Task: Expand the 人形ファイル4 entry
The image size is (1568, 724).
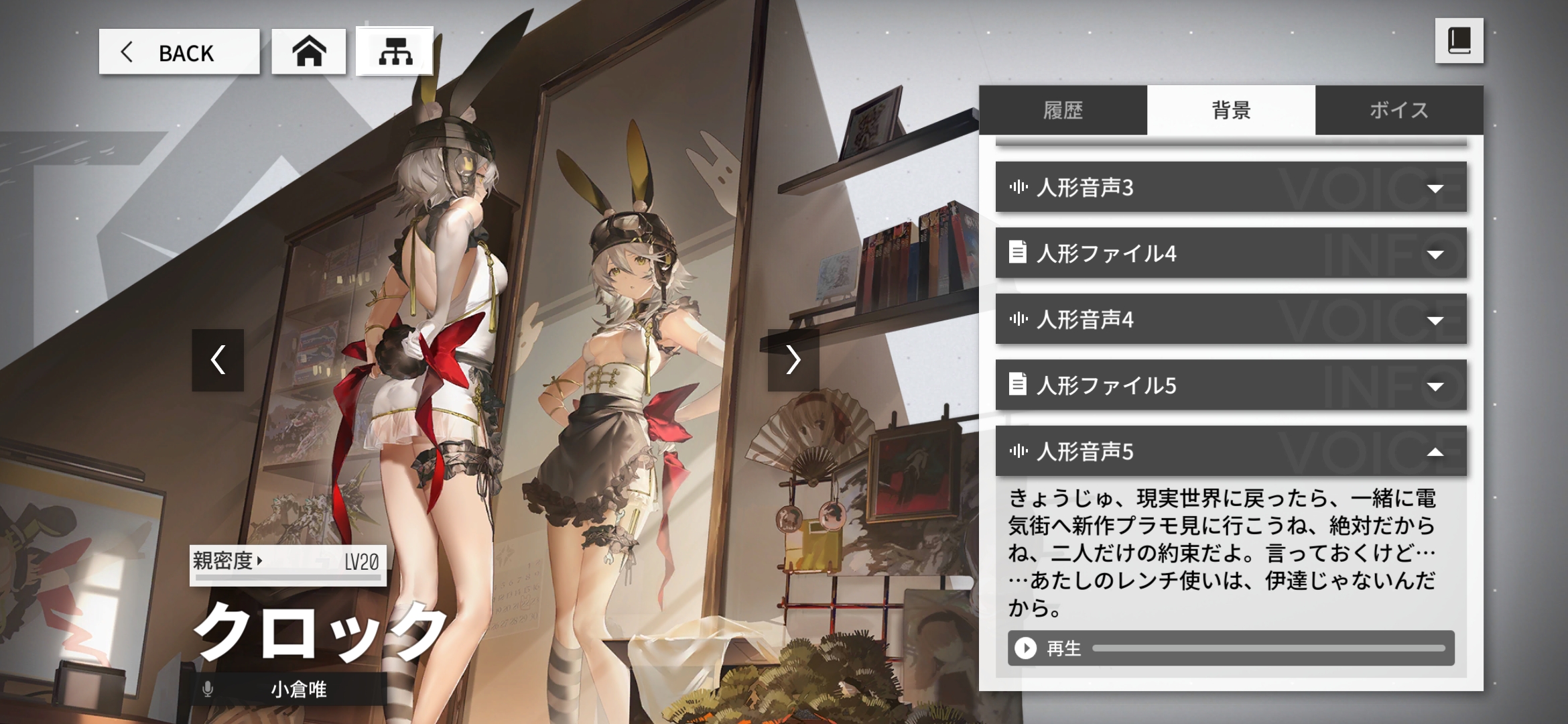Action: point(1231,253)
